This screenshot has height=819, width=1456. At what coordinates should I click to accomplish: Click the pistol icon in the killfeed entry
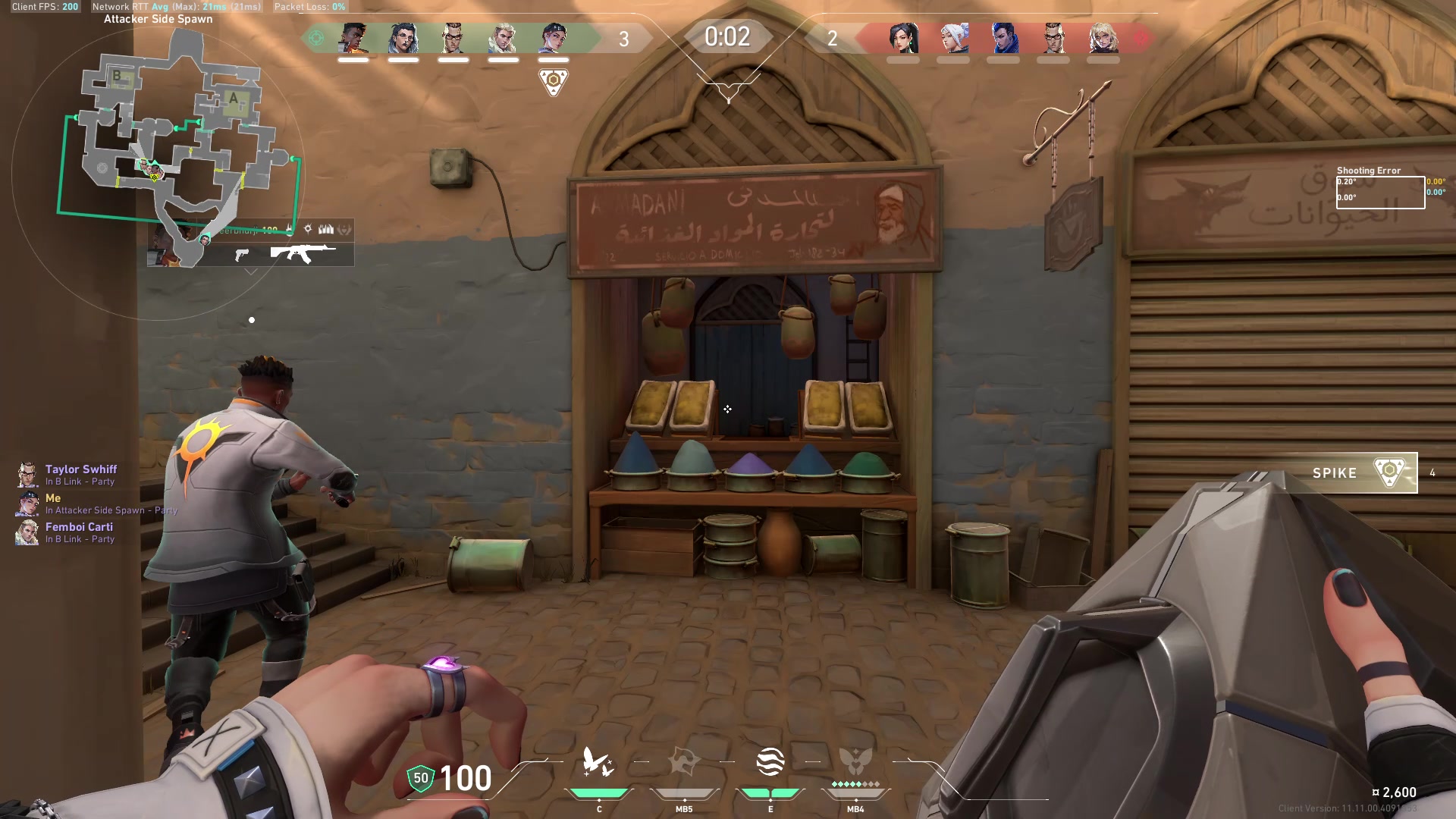pyautogui.click(x=242, y=256)
